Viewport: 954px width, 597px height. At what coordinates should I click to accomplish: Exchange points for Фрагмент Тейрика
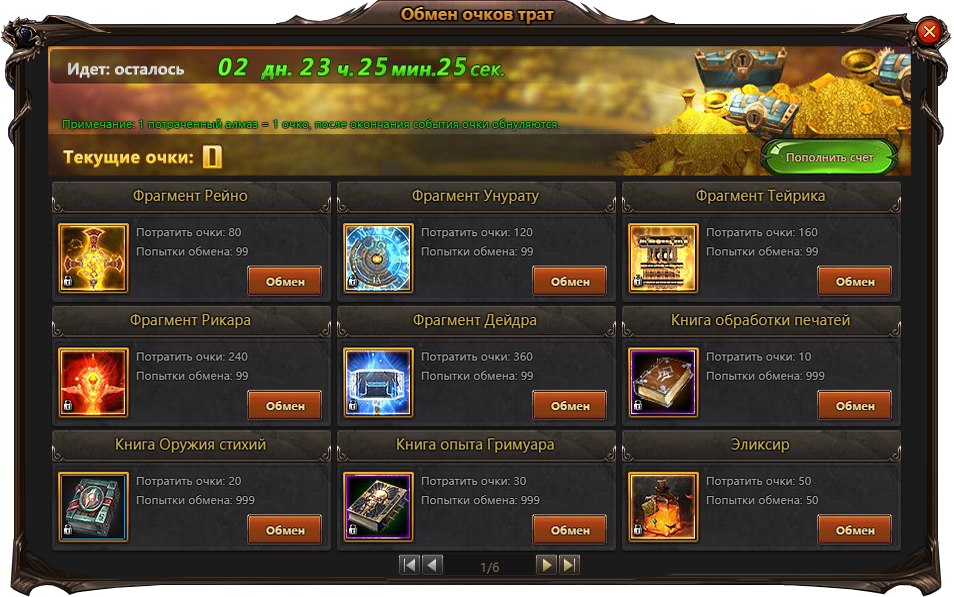(855, 281)
